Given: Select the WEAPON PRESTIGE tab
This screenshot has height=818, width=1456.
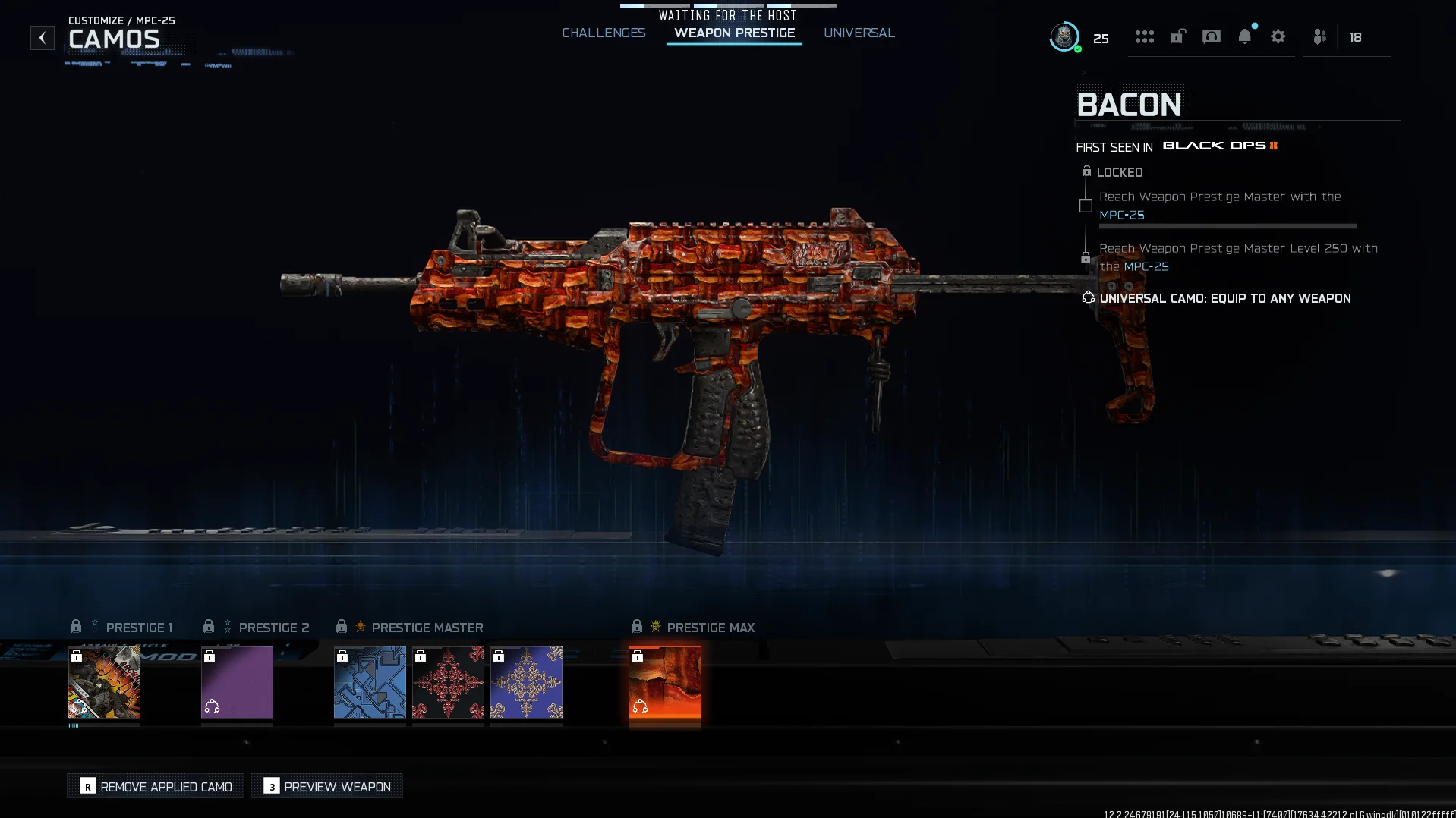Looking at the screenshot, I should [733, 33].
